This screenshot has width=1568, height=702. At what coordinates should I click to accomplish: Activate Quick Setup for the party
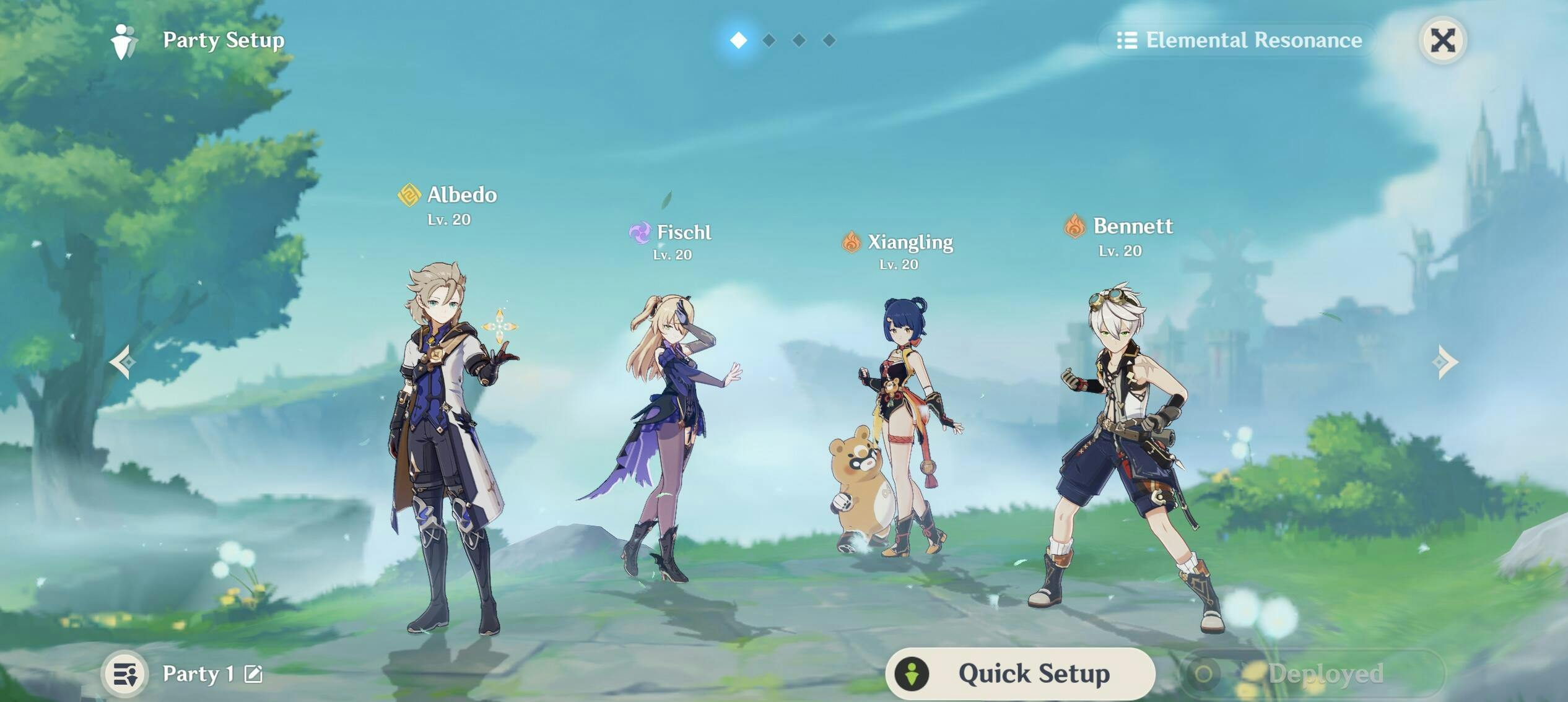1020,673
